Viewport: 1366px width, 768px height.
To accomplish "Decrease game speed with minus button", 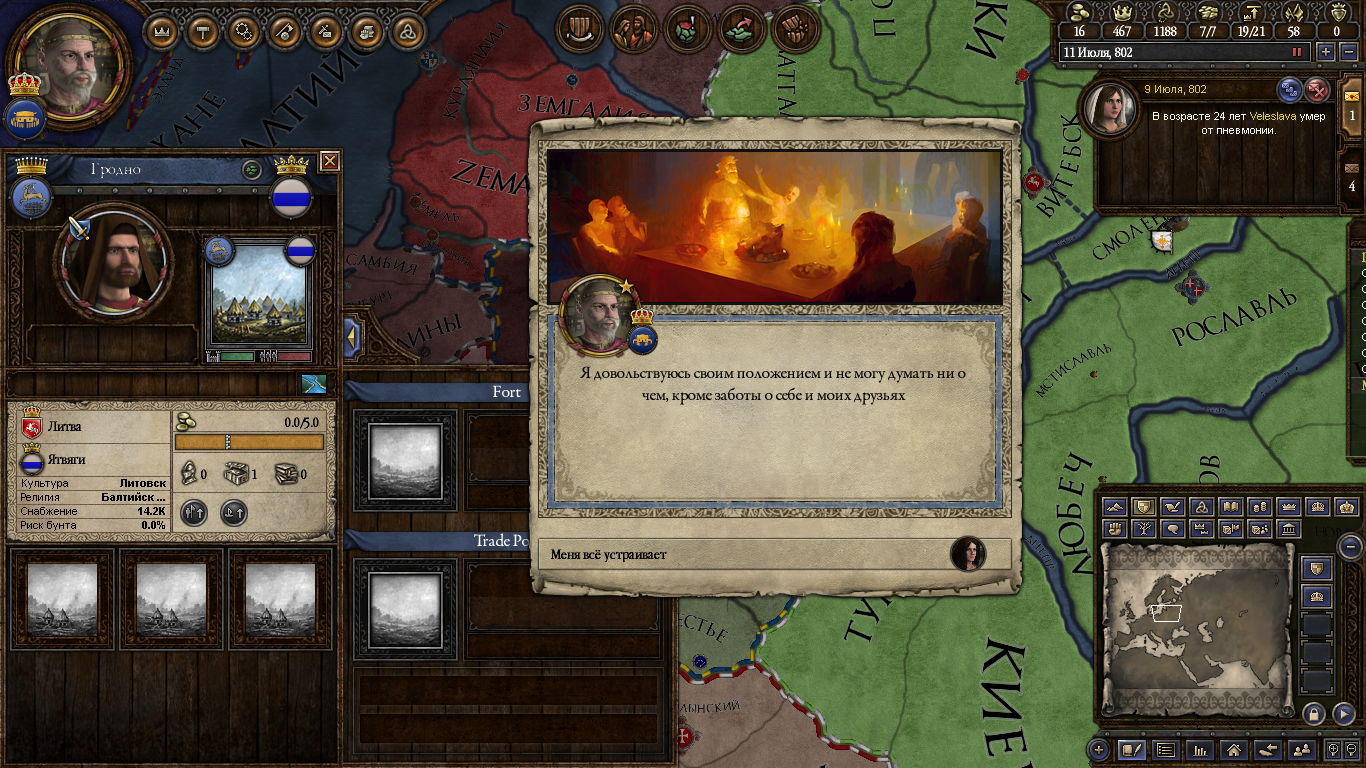I will pos(1348,52).
